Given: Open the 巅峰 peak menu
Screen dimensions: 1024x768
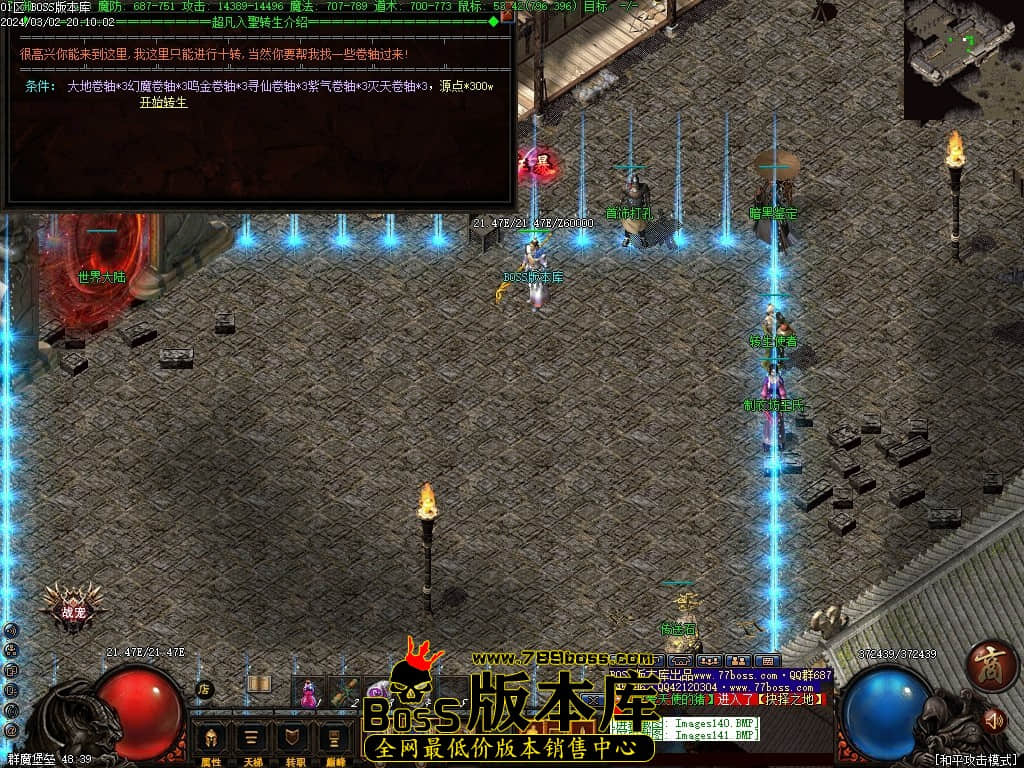Looking at the screenshot, I should (331, 741).
